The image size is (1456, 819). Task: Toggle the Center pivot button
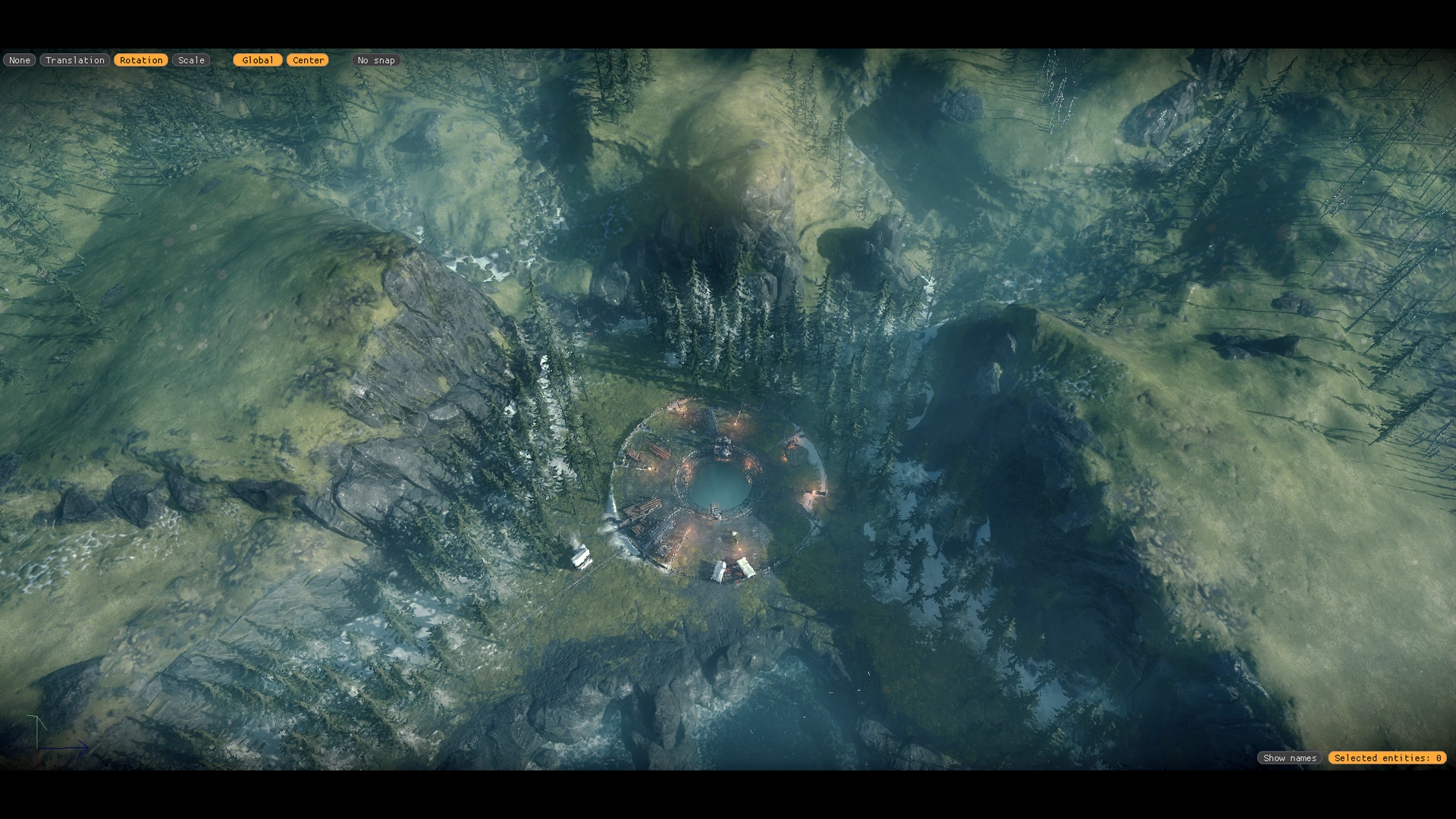(308, 60)
